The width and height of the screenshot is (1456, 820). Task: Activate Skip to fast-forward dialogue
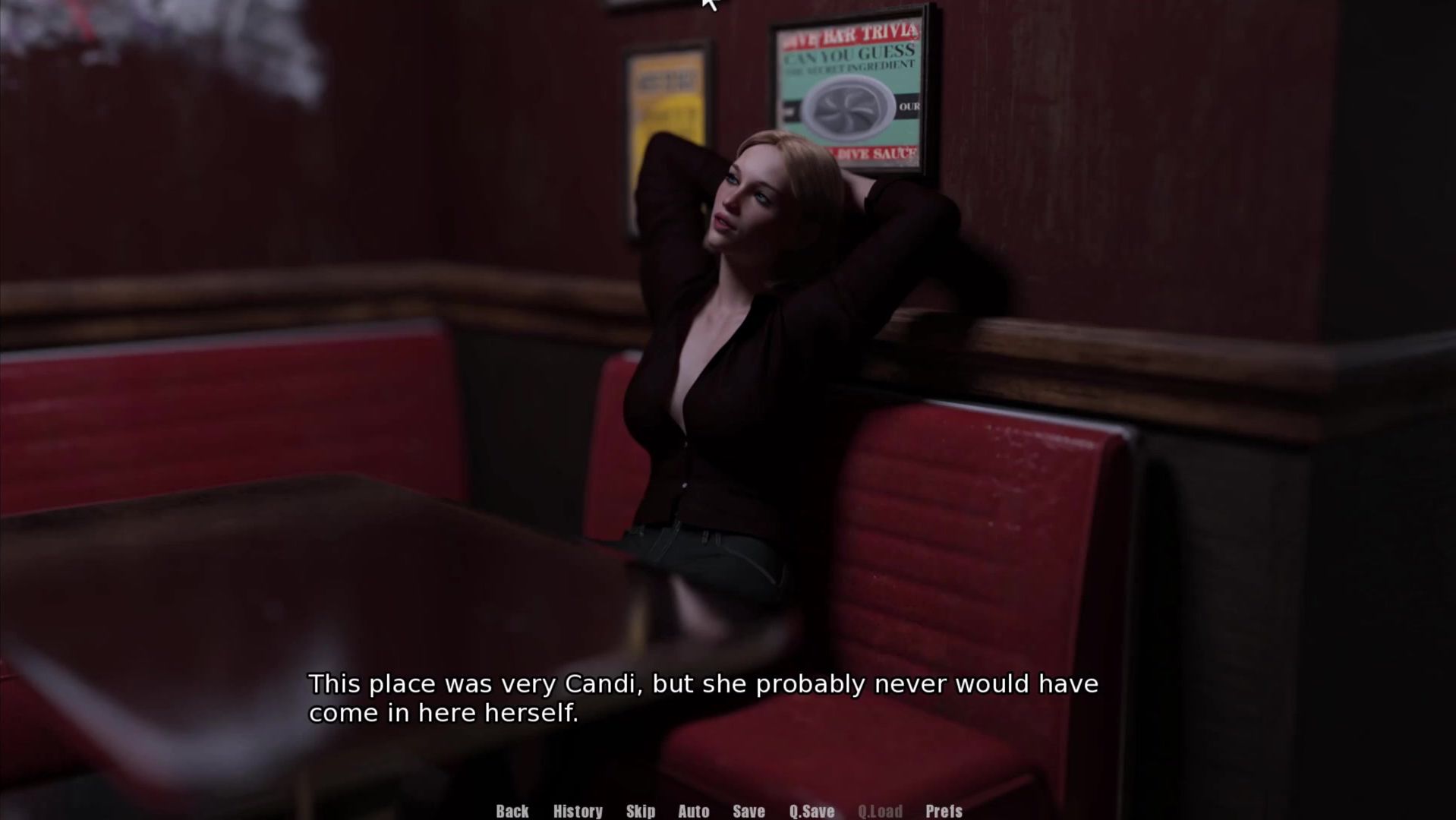click(641, 811)
